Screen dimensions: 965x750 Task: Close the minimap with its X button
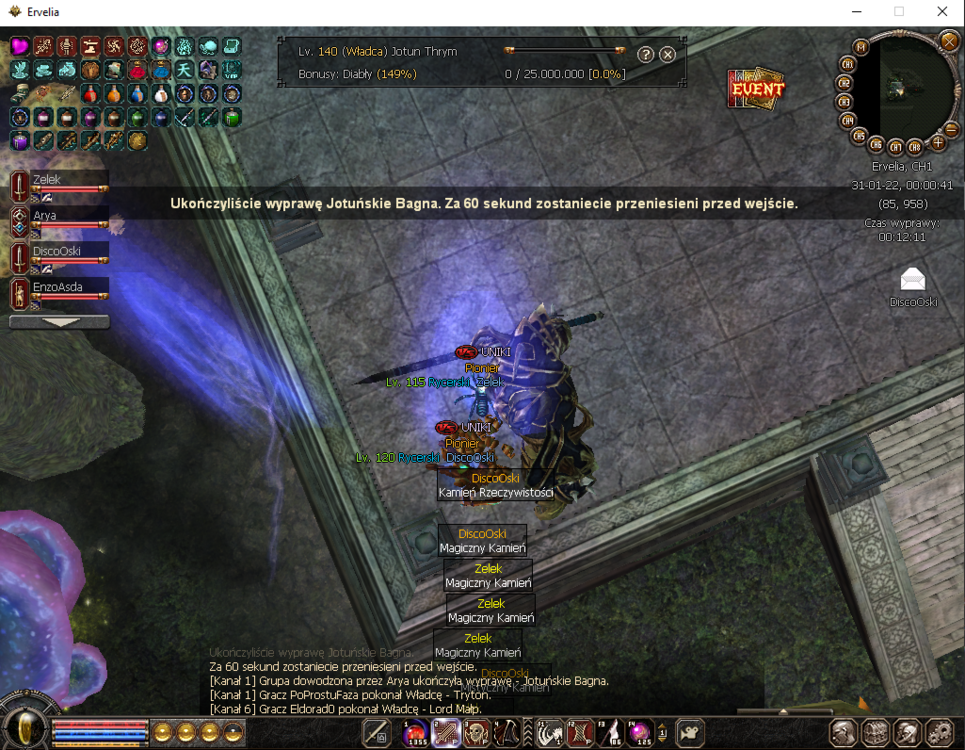pyautogui.click(x=948, y=41)
